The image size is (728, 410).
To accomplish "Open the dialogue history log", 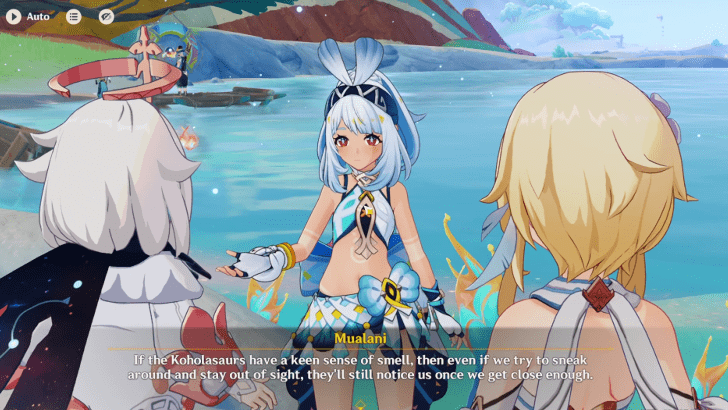I will coord(74,16).
